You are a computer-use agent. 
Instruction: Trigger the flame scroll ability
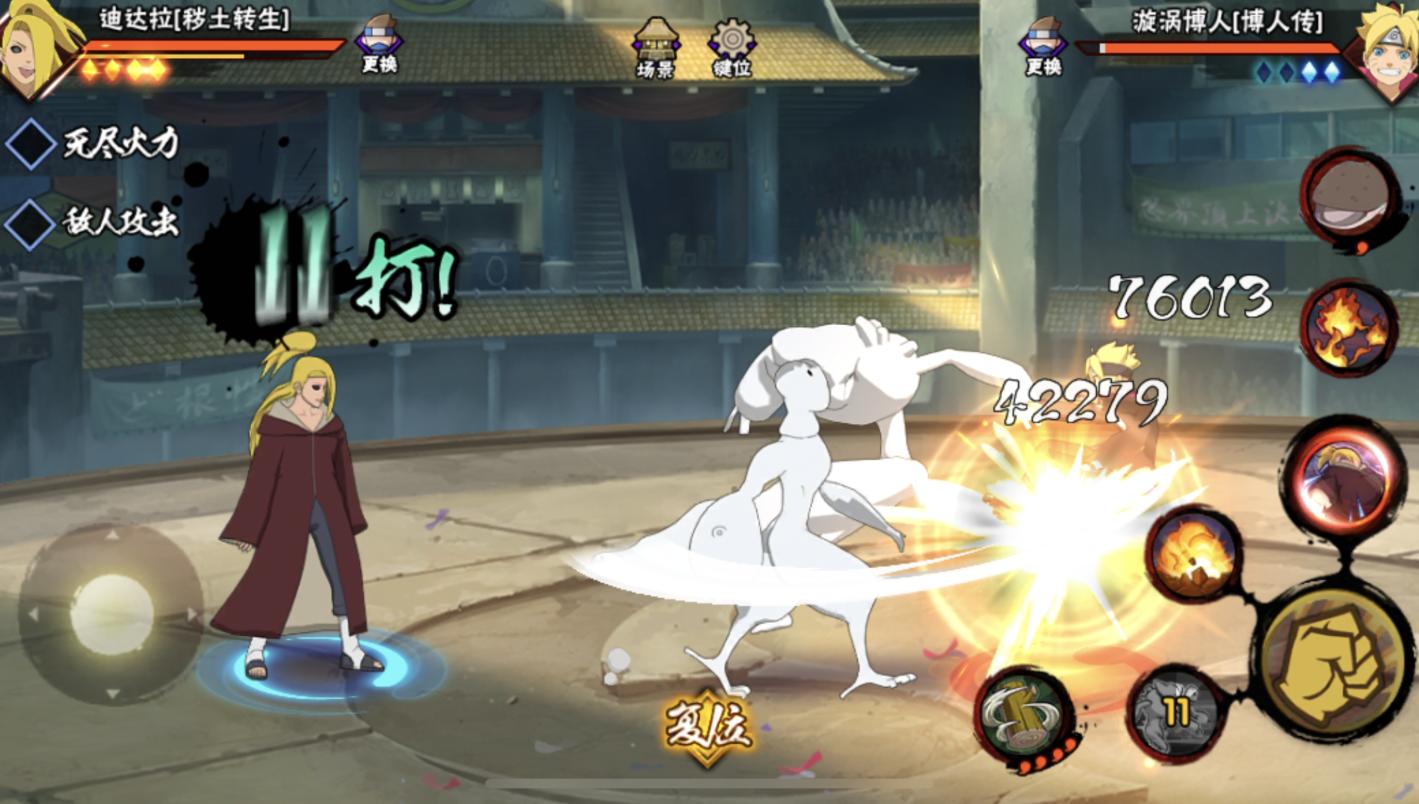[x=1349, y=328]
